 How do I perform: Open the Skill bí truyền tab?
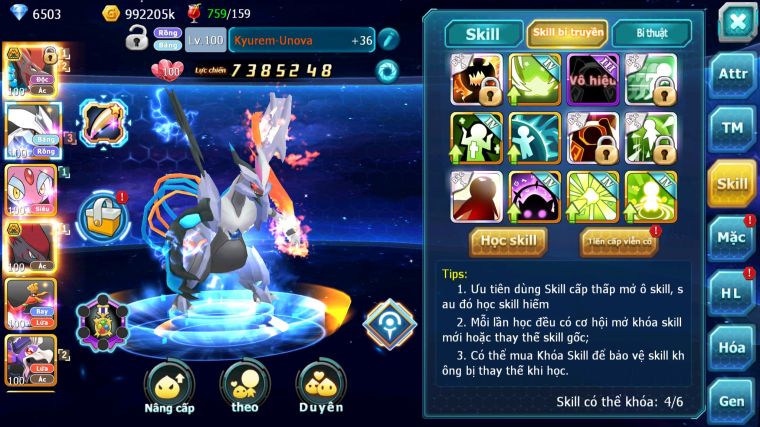tap(568, 33)
